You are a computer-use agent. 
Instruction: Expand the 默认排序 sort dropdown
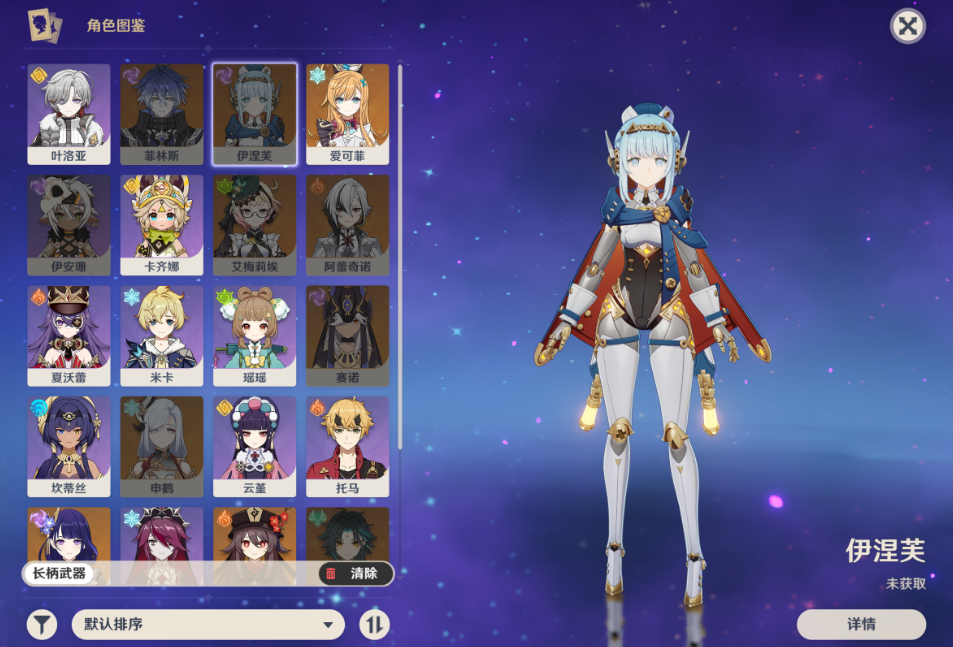pos(208,625)
